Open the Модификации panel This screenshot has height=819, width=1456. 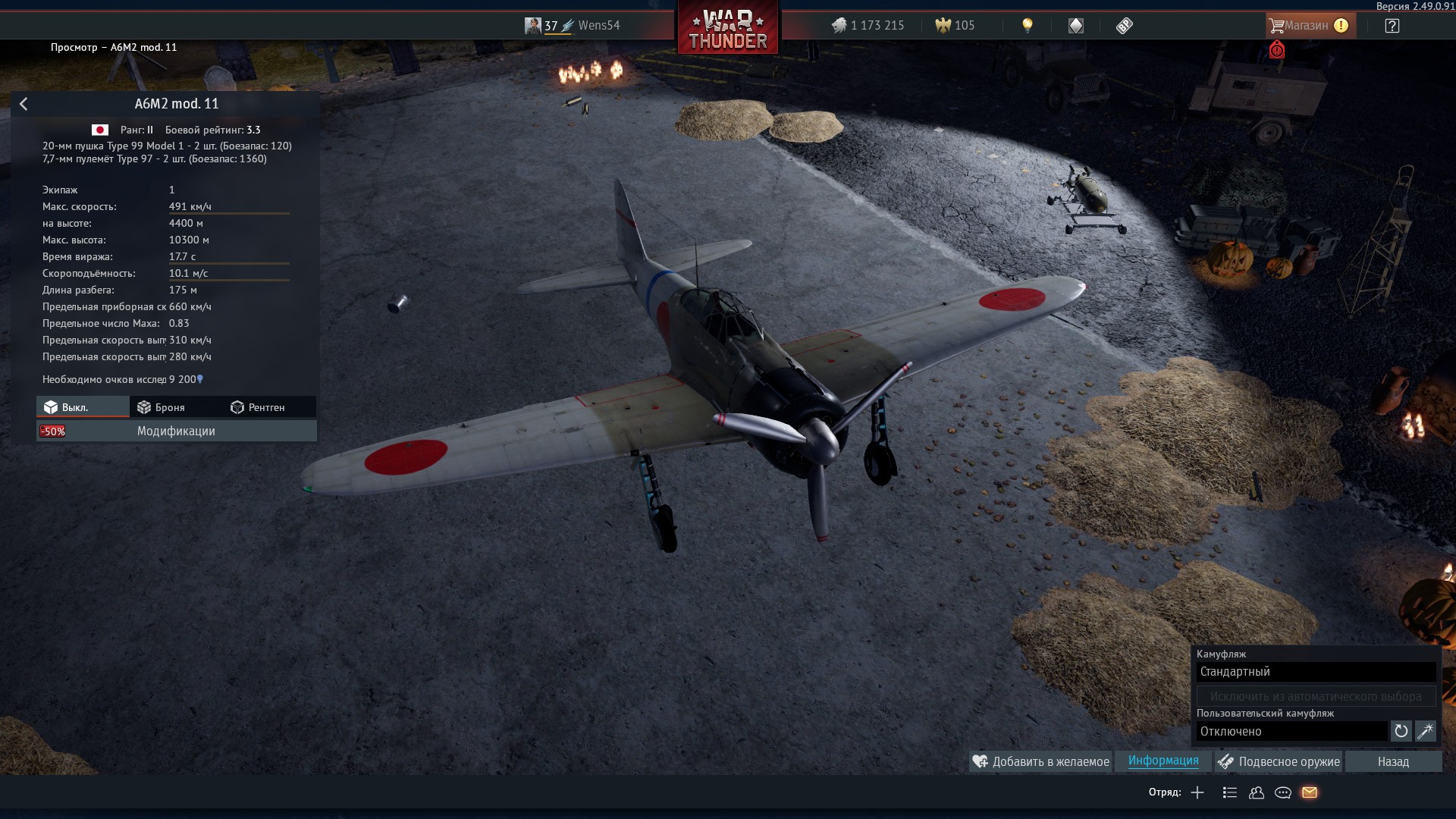point(176,431)
